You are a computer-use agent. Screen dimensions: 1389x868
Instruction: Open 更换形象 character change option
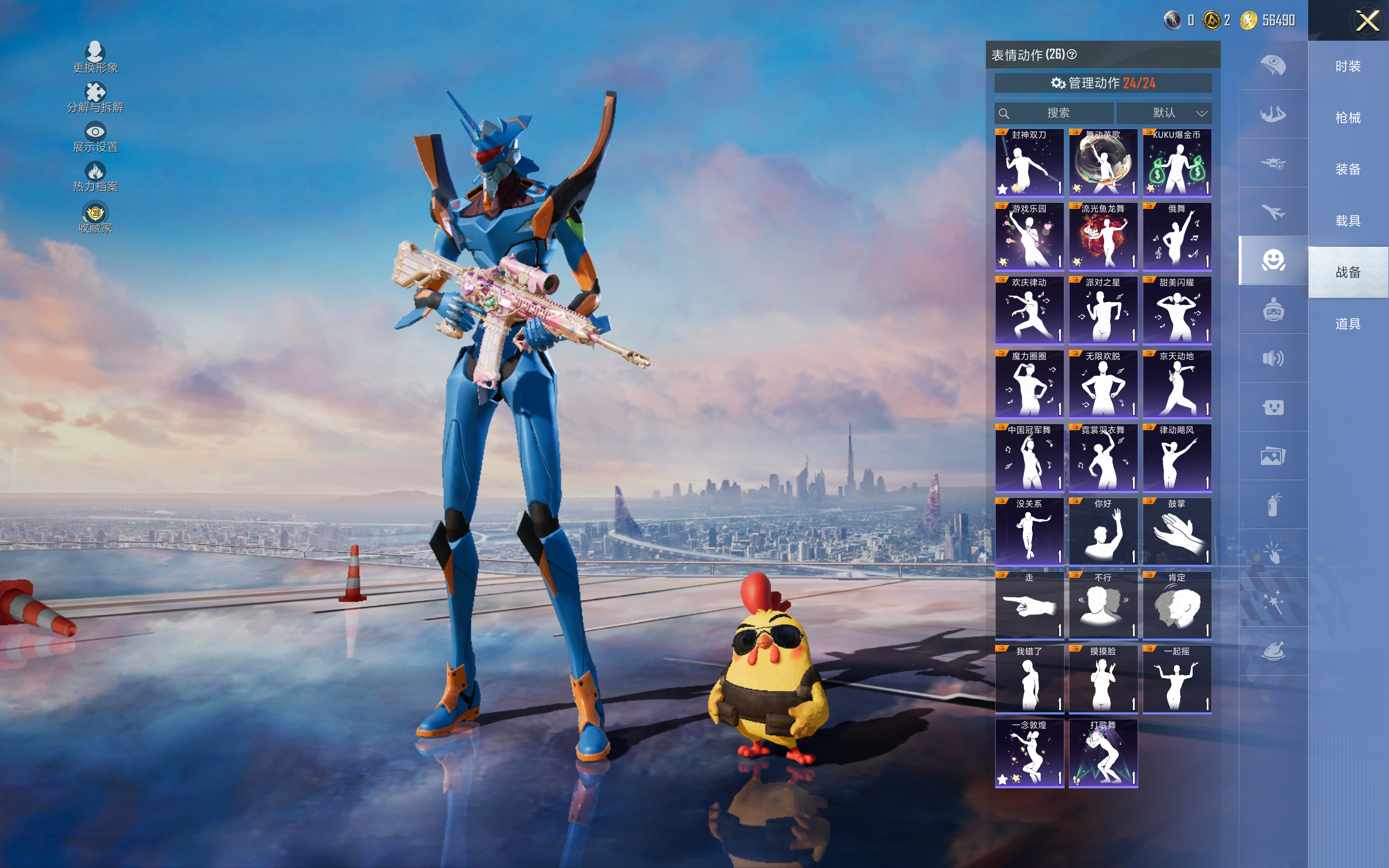[x=95, y=58]
